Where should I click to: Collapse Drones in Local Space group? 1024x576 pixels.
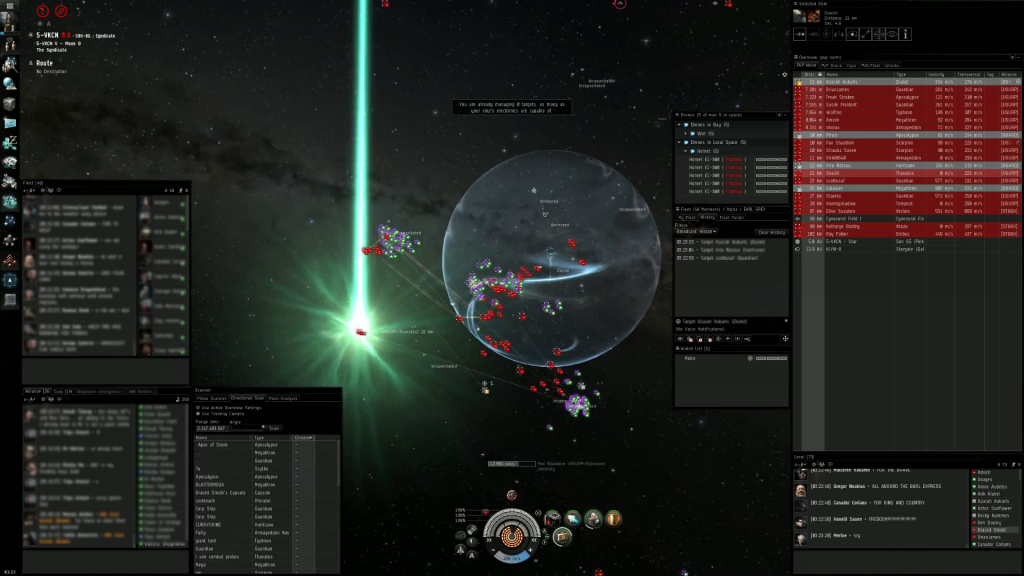click(680, 142)
